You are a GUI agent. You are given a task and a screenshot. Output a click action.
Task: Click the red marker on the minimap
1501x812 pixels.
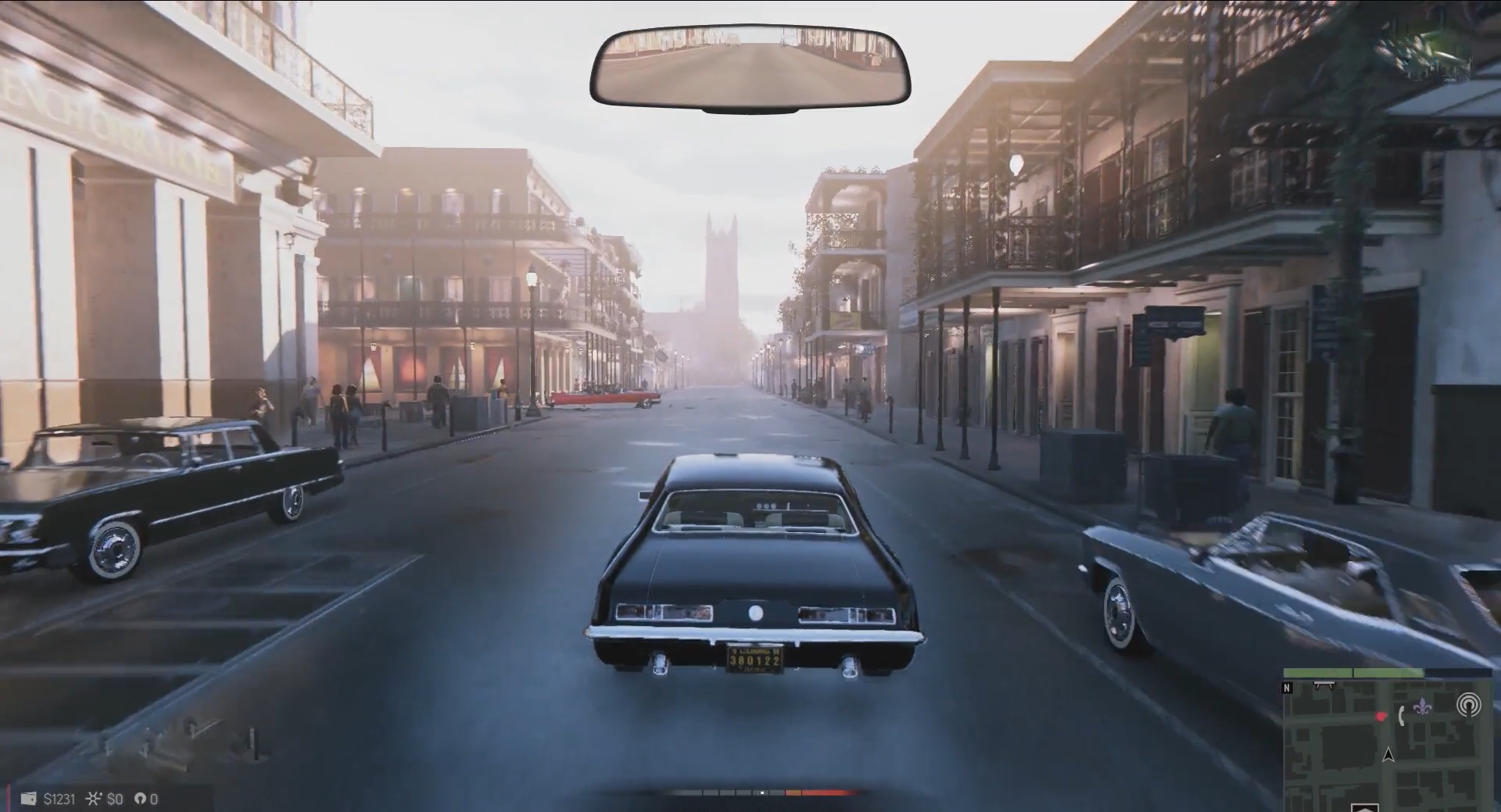1381,715
